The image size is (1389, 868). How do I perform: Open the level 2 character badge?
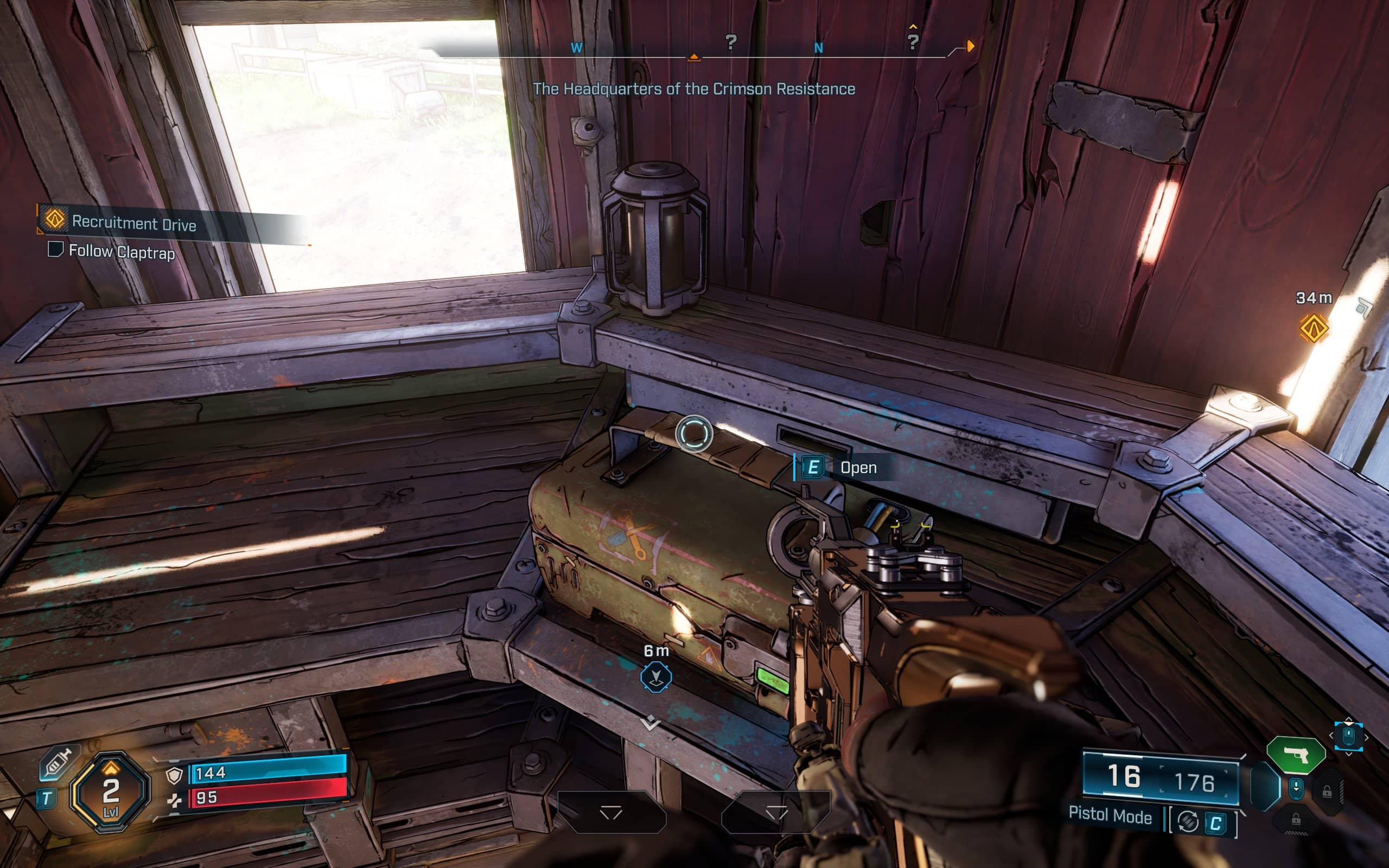click(x=110, y=792)
